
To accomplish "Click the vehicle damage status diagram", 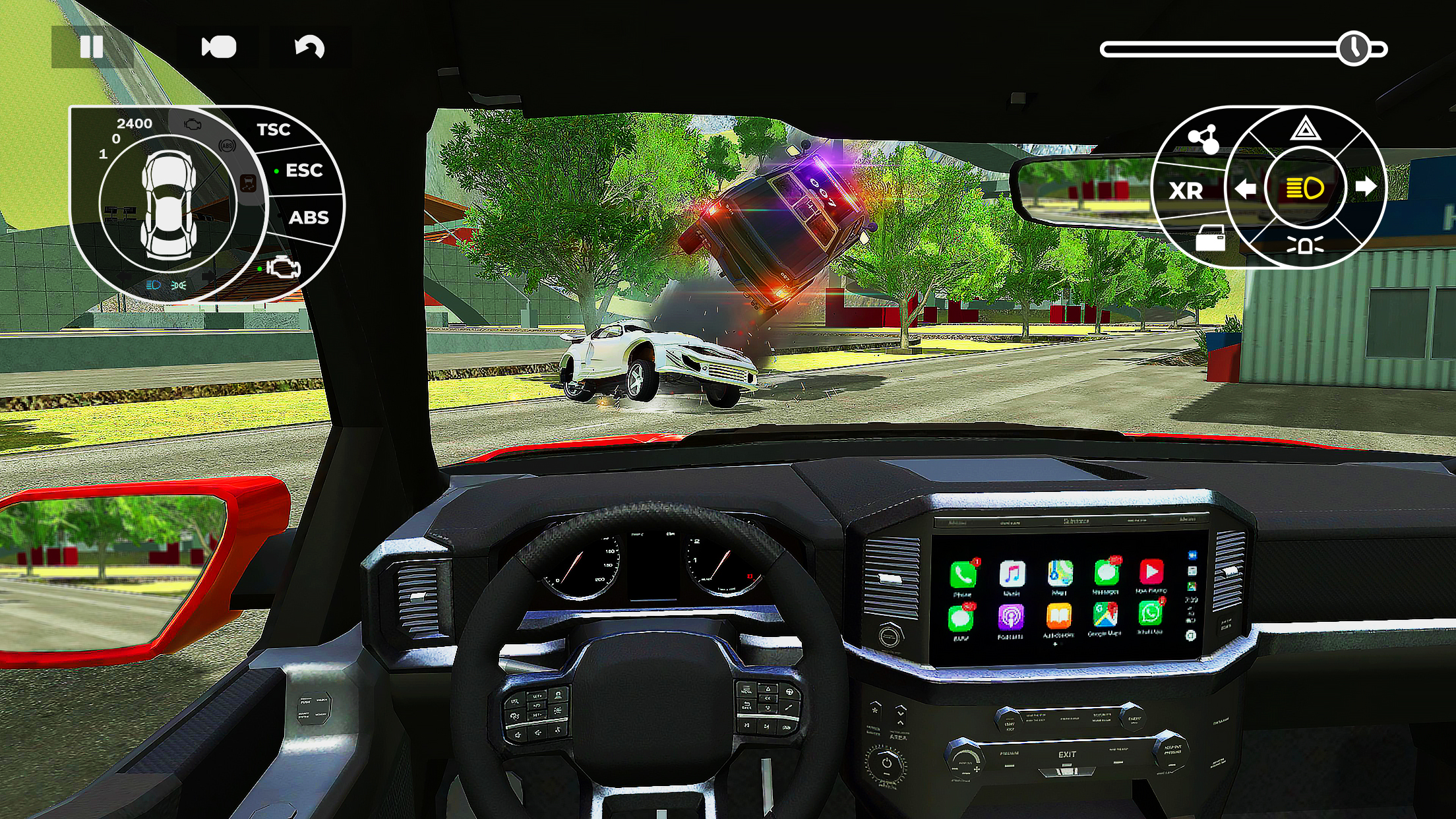I will pyautogui.click(x=168, y=203).
